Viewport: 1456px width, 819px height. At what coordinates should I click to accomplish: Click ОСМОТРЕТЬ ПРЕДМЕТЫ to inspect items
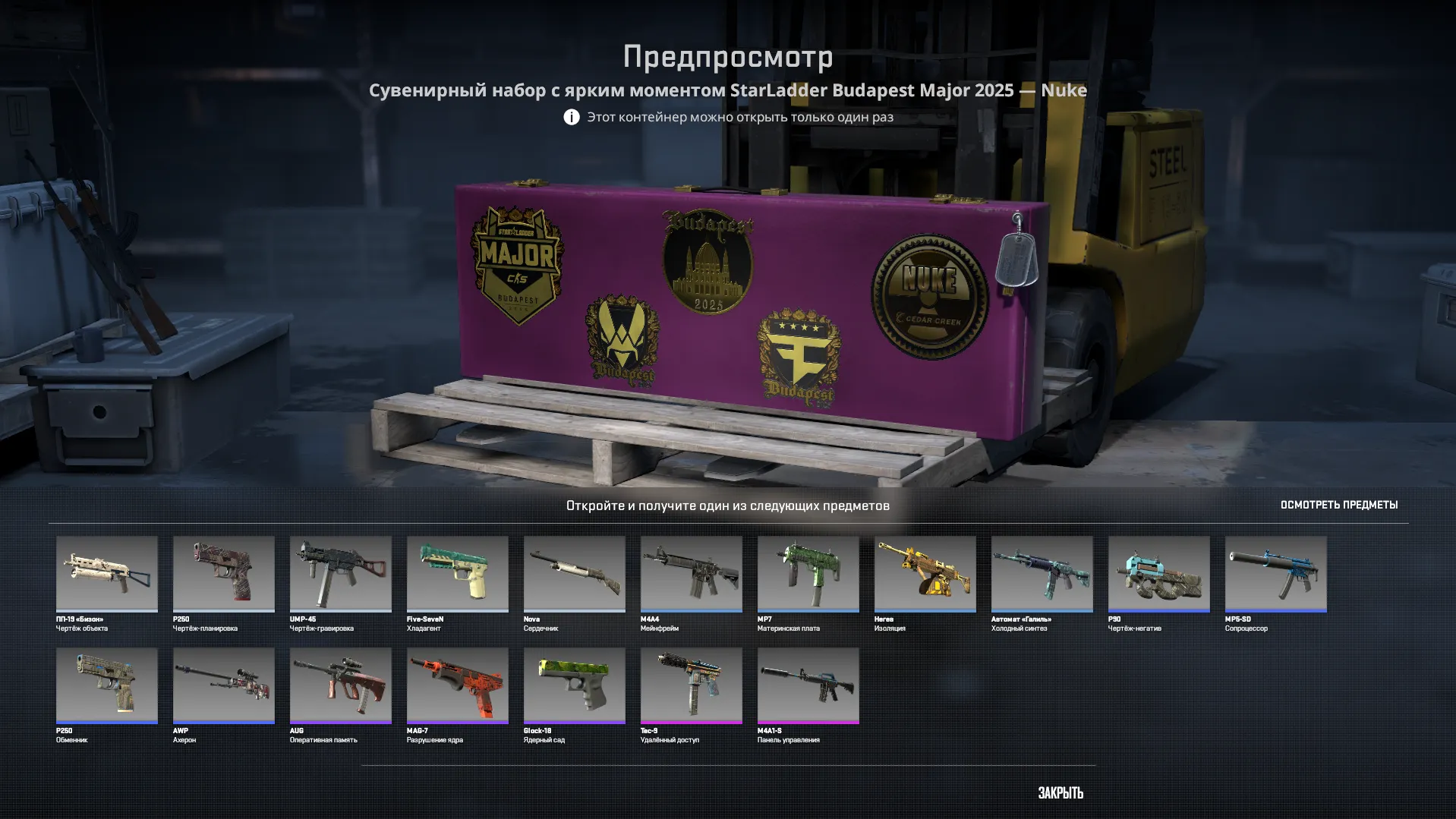(x=1339, y=504)
